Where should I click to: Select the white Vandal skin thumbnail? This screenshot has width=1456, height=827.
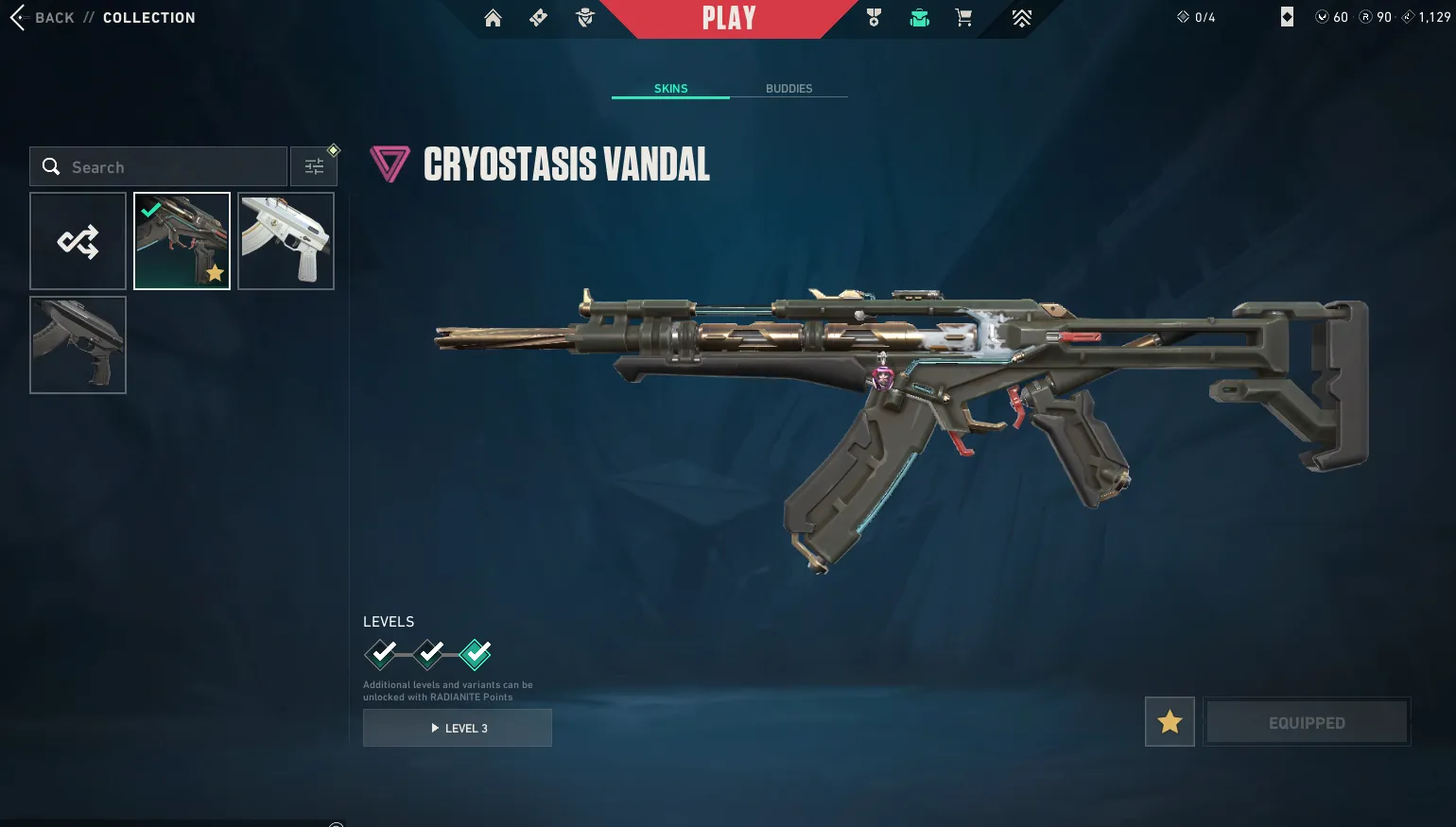coord(286,241)
